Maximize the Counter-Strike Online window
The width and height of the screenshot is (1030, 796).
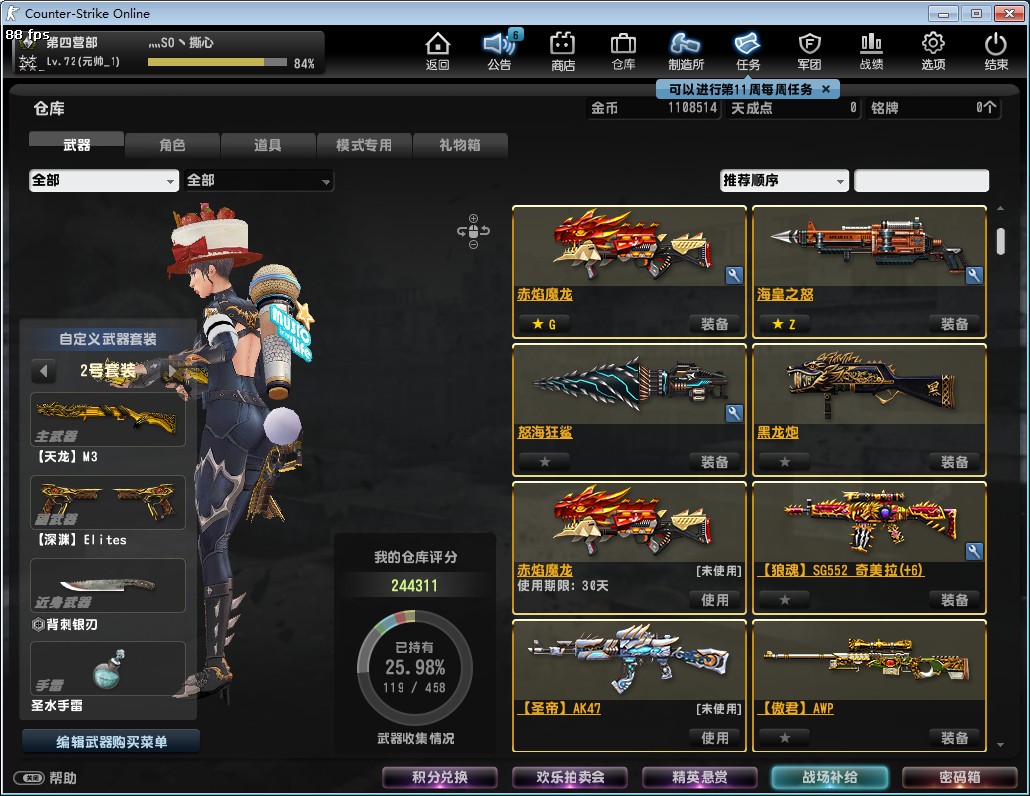point(976,13)
